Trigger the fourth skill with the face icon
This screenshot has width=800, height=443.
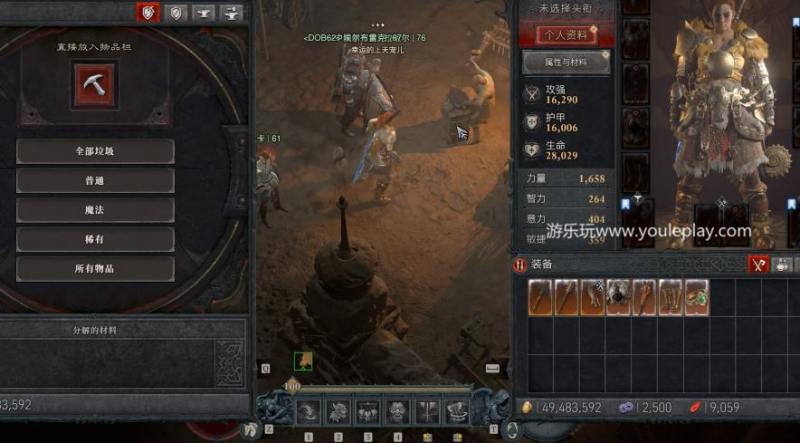[x=399, y=412]
